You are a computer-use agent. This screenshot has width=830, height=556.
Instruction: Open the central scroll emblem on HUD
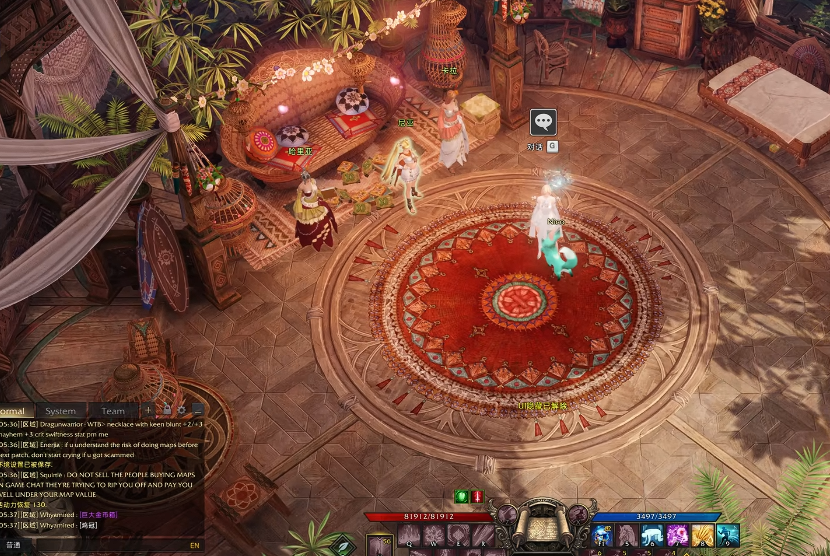[x=541, y=523]
